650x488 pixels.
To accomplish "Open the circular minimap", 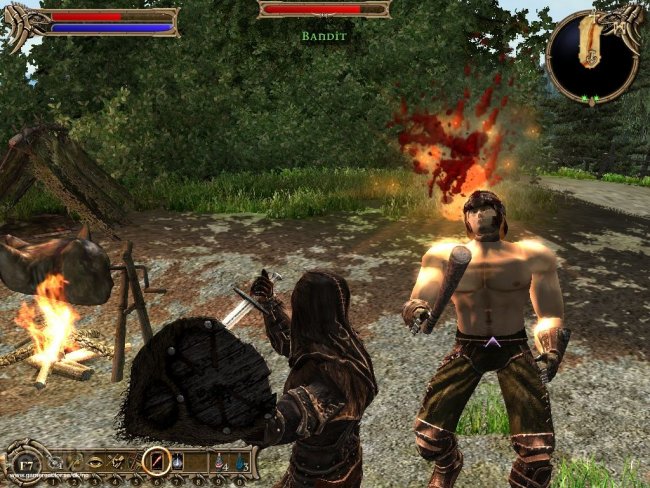I will pyautogui.click(x=595, y=56).
